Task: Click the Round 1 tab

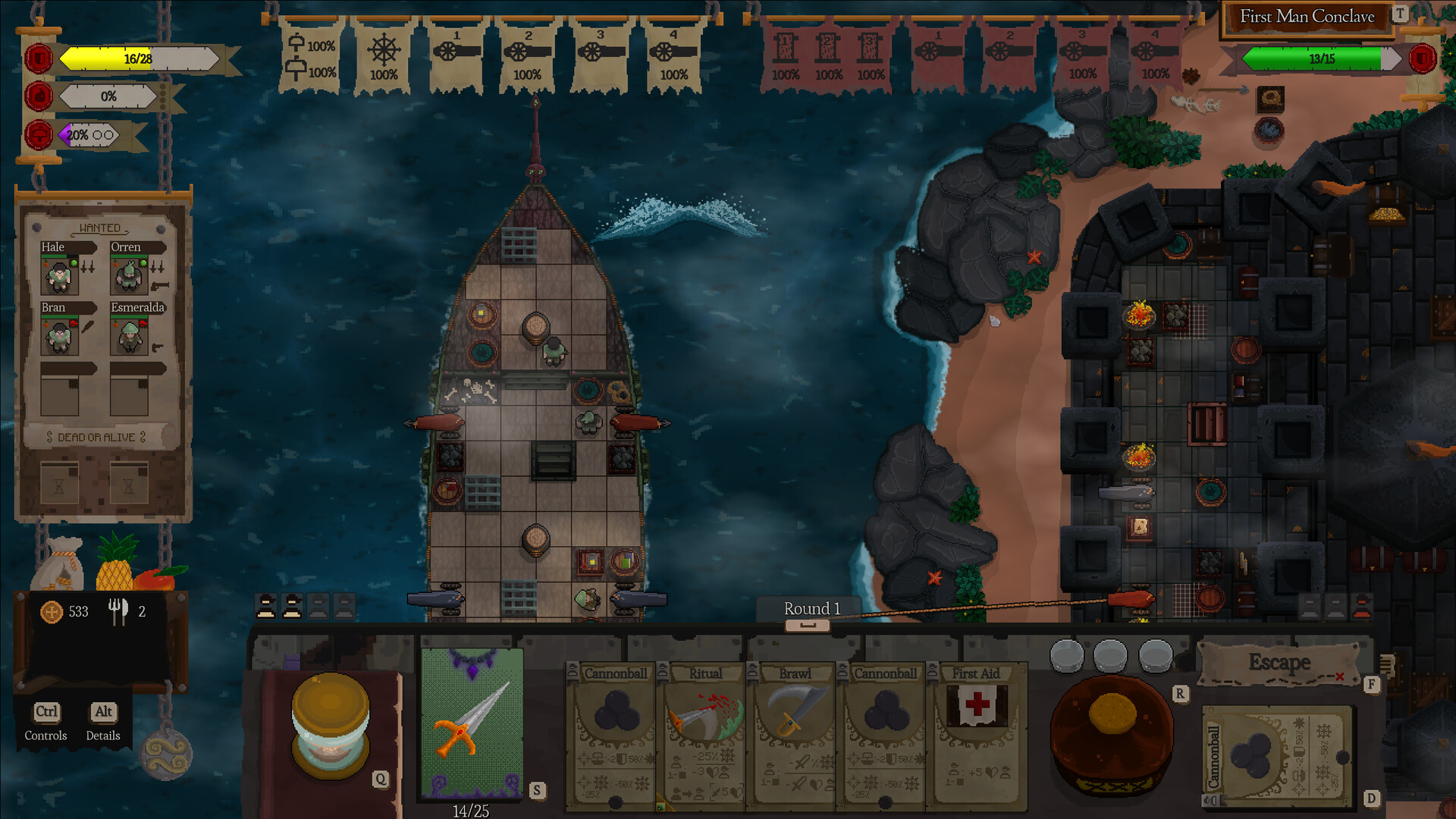Action: (811, 610)
